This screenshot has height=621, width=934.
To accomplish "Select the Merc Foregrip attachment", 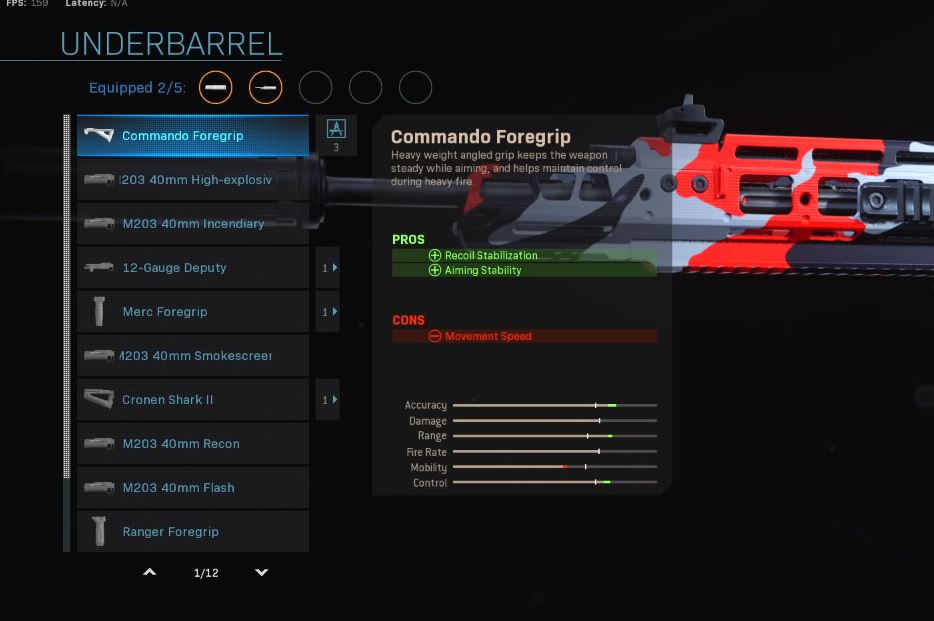I will pos(192,312).
